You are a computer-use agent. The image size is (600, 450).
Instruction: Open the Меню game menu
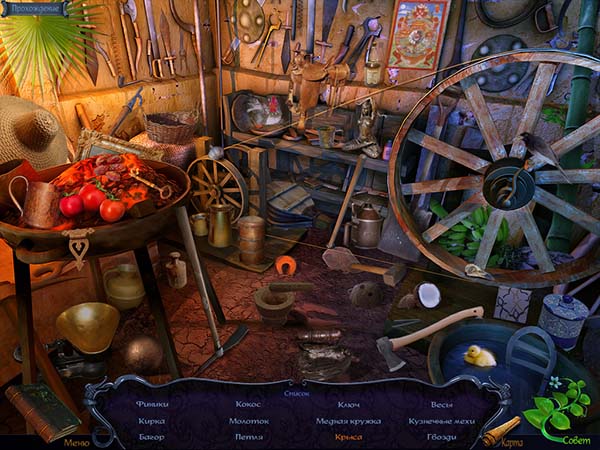click(76, 441)
